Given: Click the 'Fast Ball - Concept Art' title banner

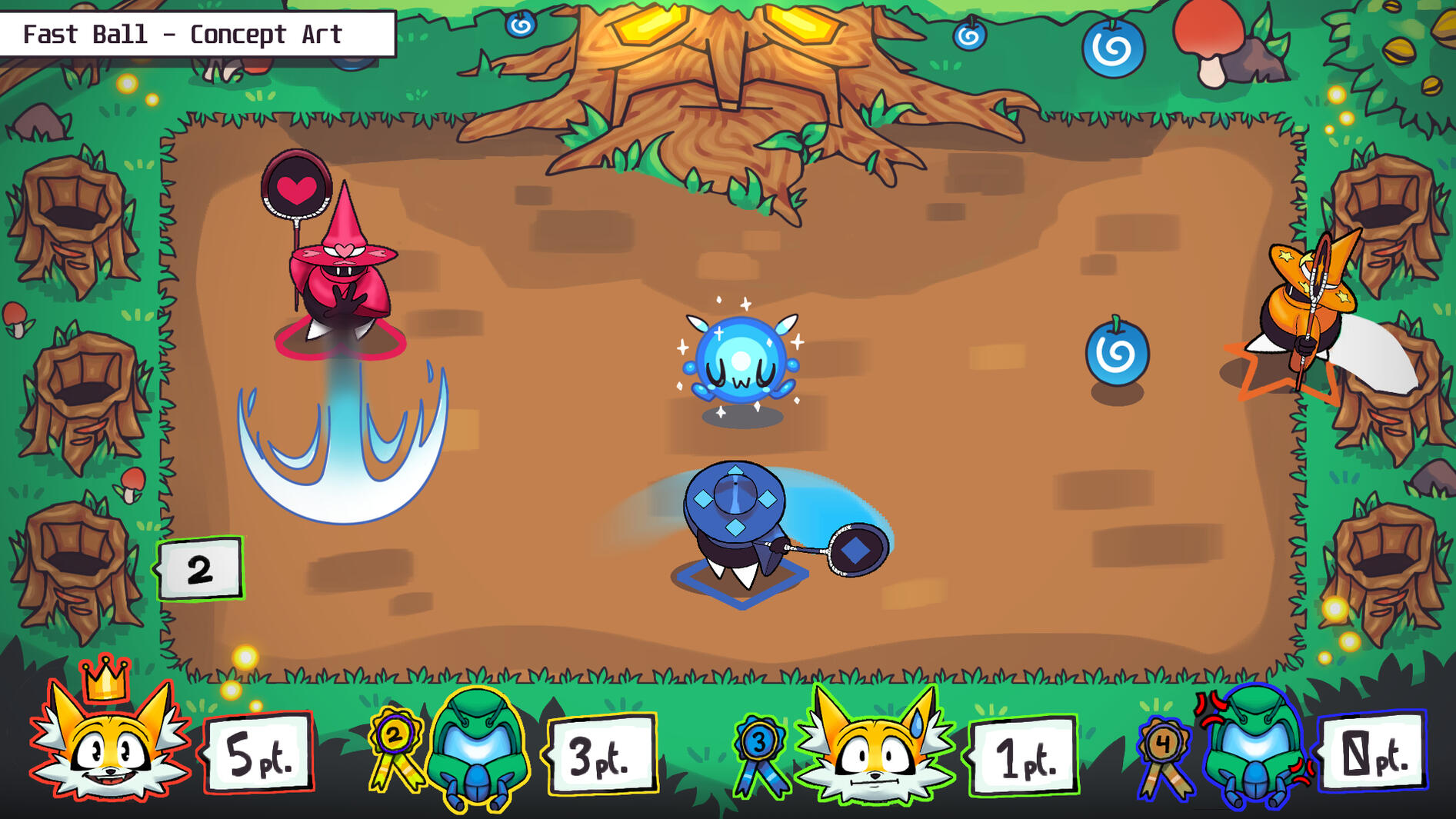Looking at the screenshot, I should [185, 35].
